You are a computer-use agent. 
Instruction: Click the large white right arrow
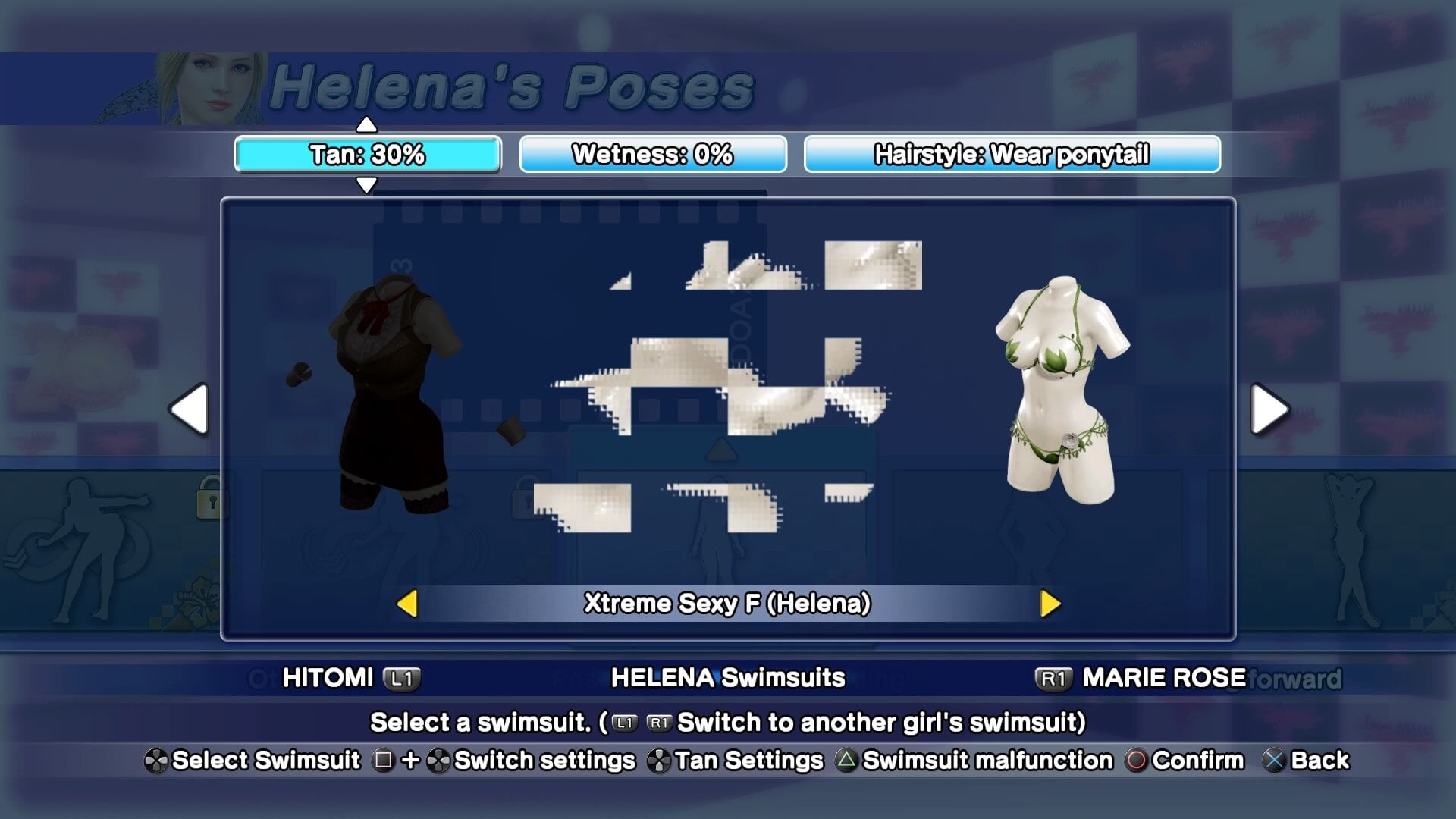pos(1269,409)
